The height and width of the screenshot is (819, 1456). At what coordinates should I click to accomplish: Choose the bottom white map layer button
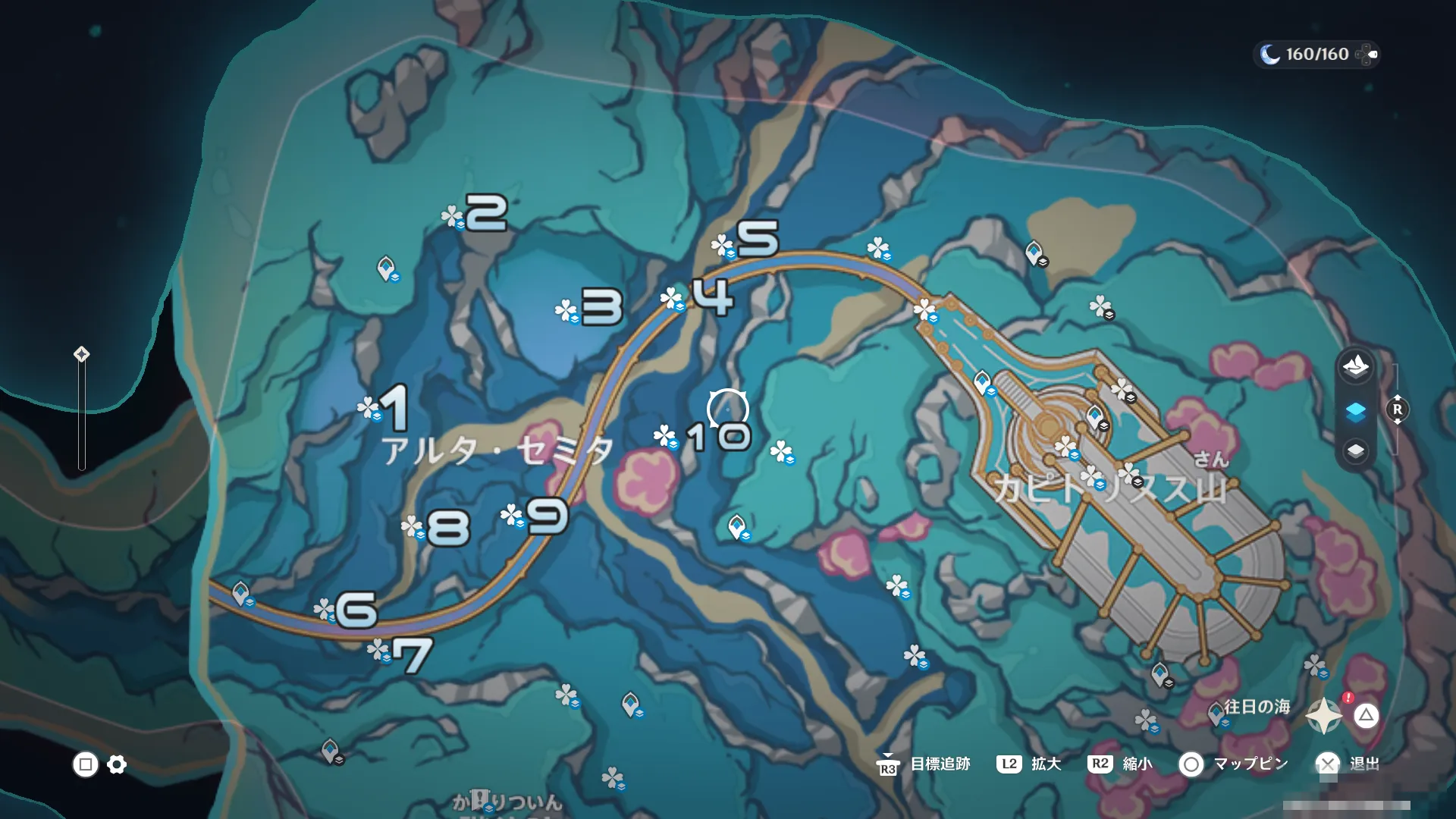(1355, 451)
